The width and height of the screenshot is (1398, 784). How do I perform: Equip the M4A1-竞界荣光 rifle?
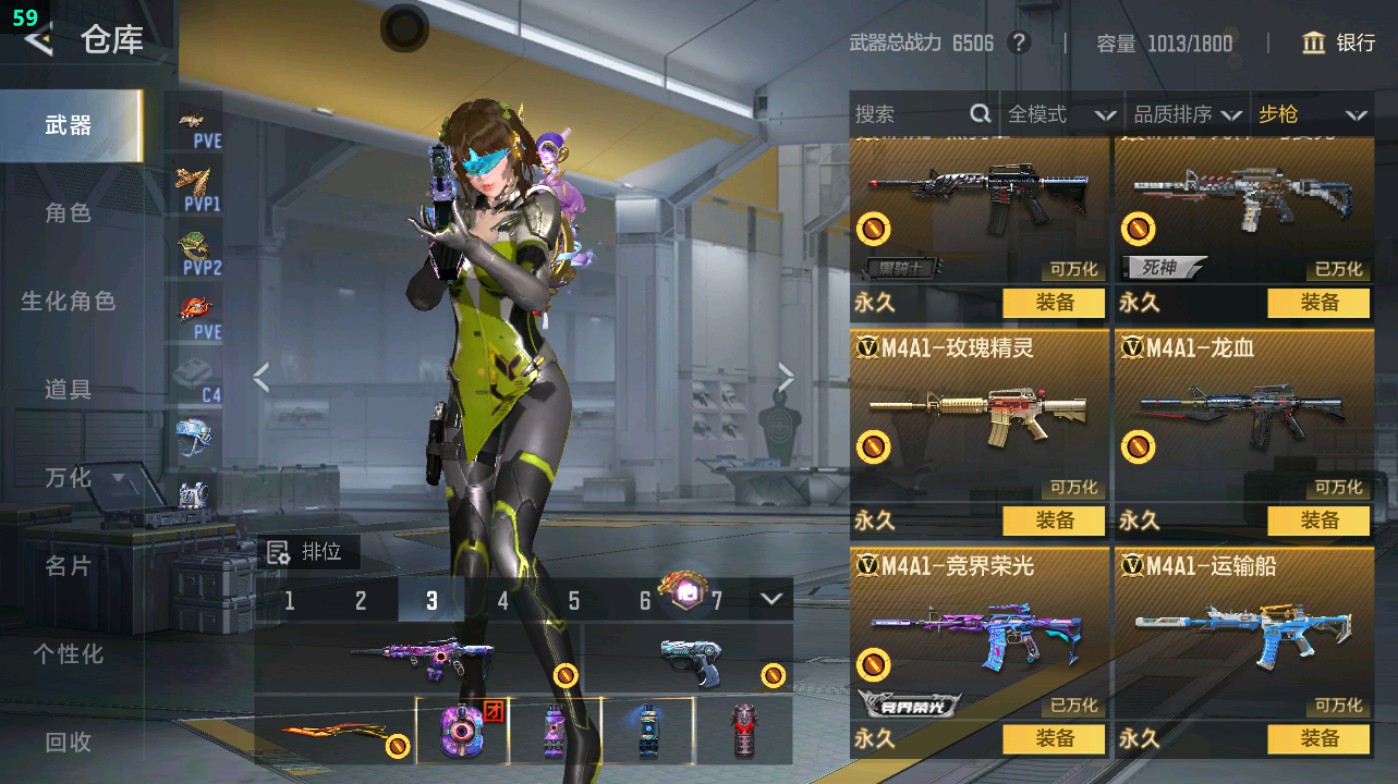point(1054,739)
